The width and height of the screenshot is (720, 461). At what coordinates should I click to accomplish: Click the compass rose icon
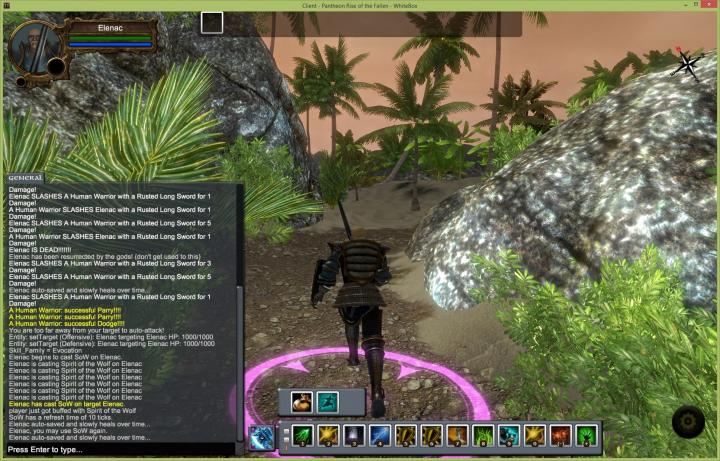click(687, 64)
